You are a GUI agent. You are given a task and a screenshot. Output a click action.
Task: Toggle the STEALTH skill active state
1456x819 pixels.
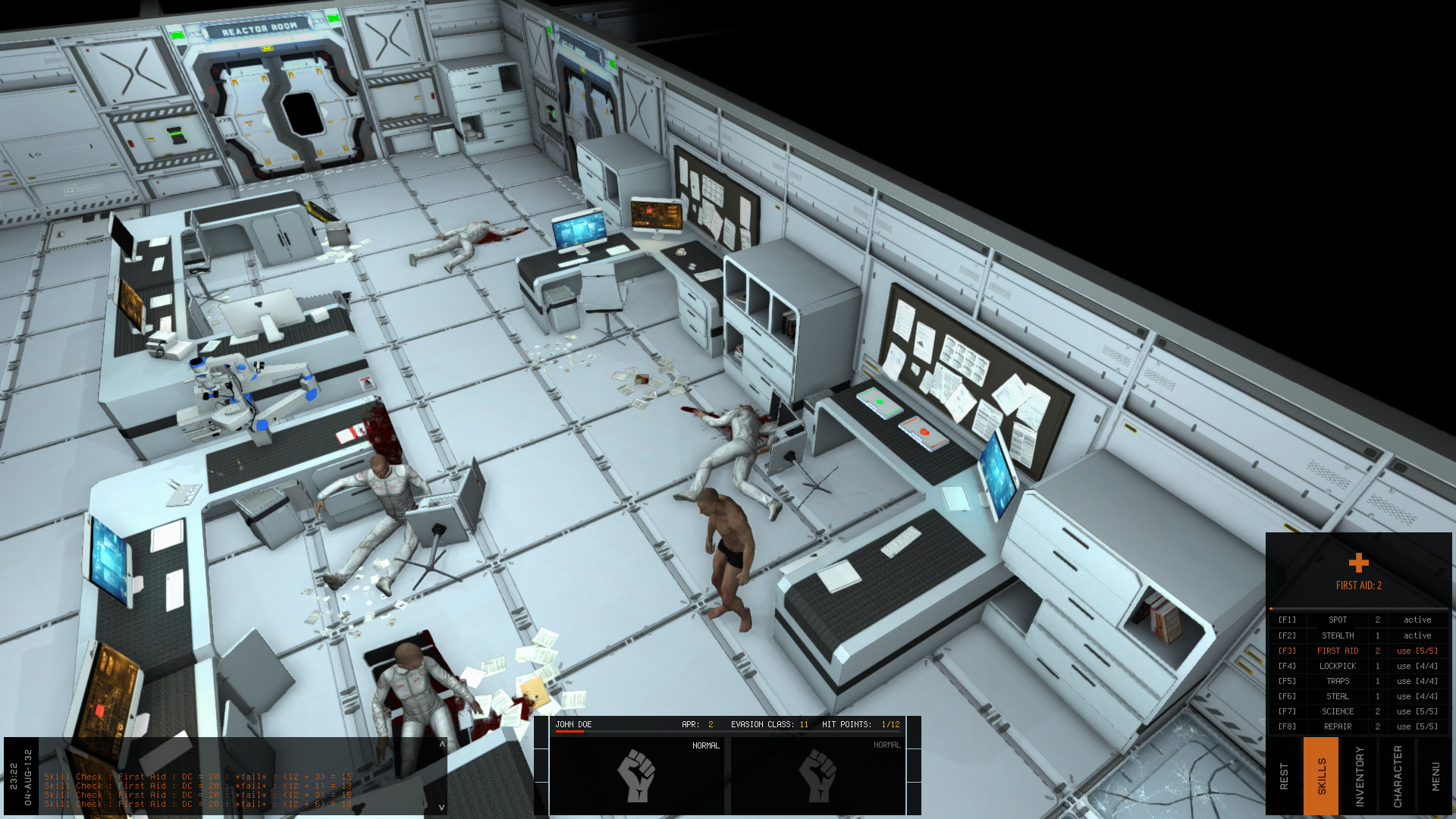pos(1417,635)
